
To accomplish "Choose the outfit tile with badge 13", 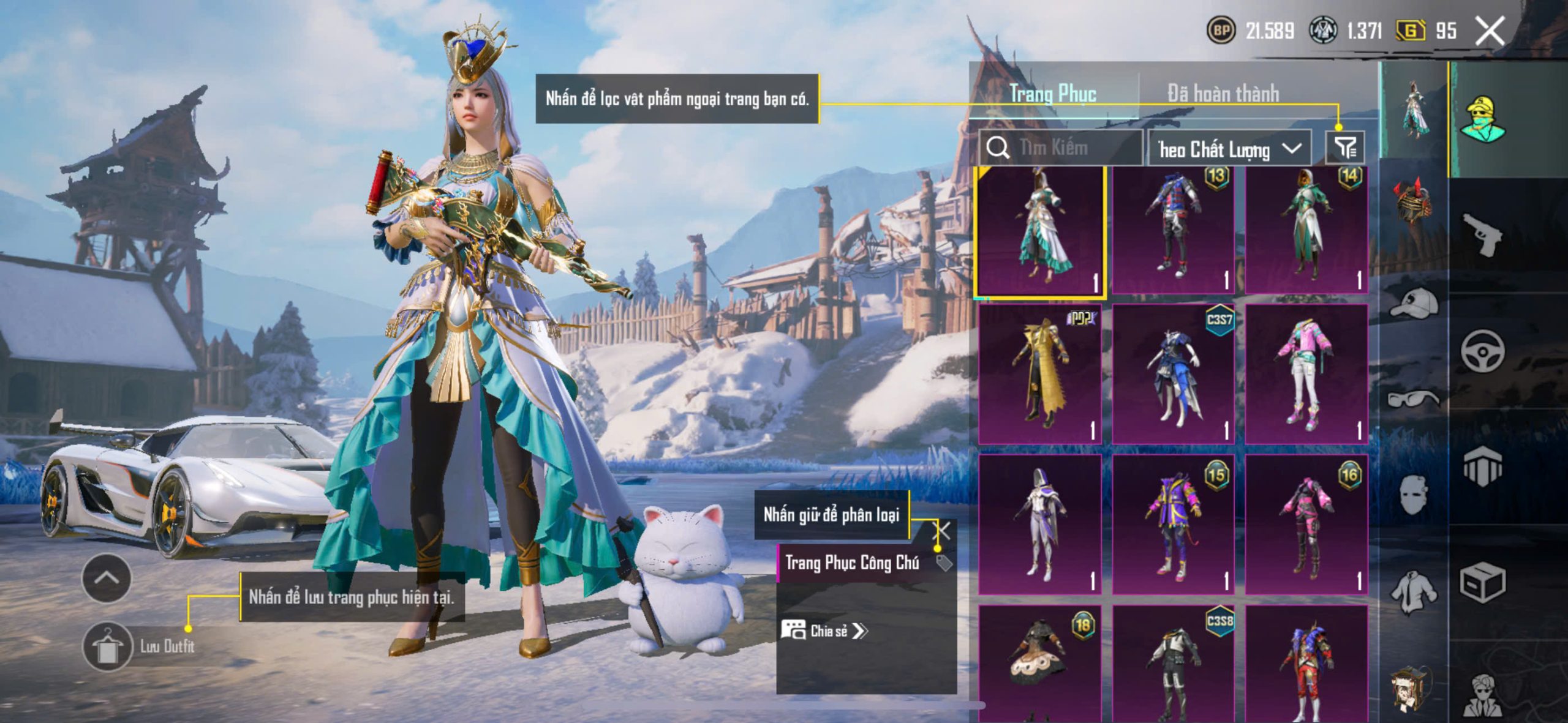I will coord(1173,231).
